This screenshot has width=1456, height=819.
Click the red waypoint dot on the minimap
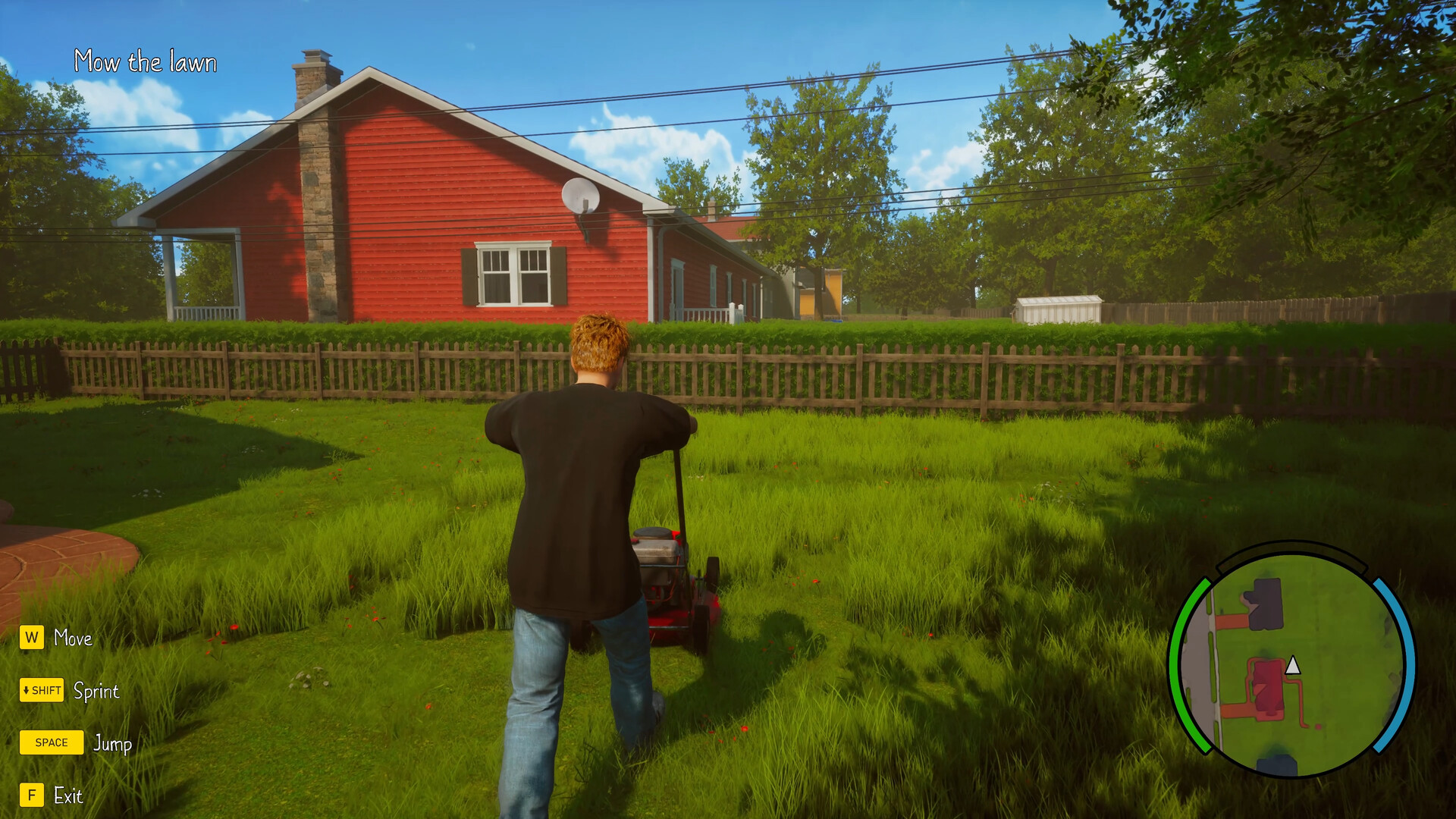pyautogui.click(x=1318, y=726)
